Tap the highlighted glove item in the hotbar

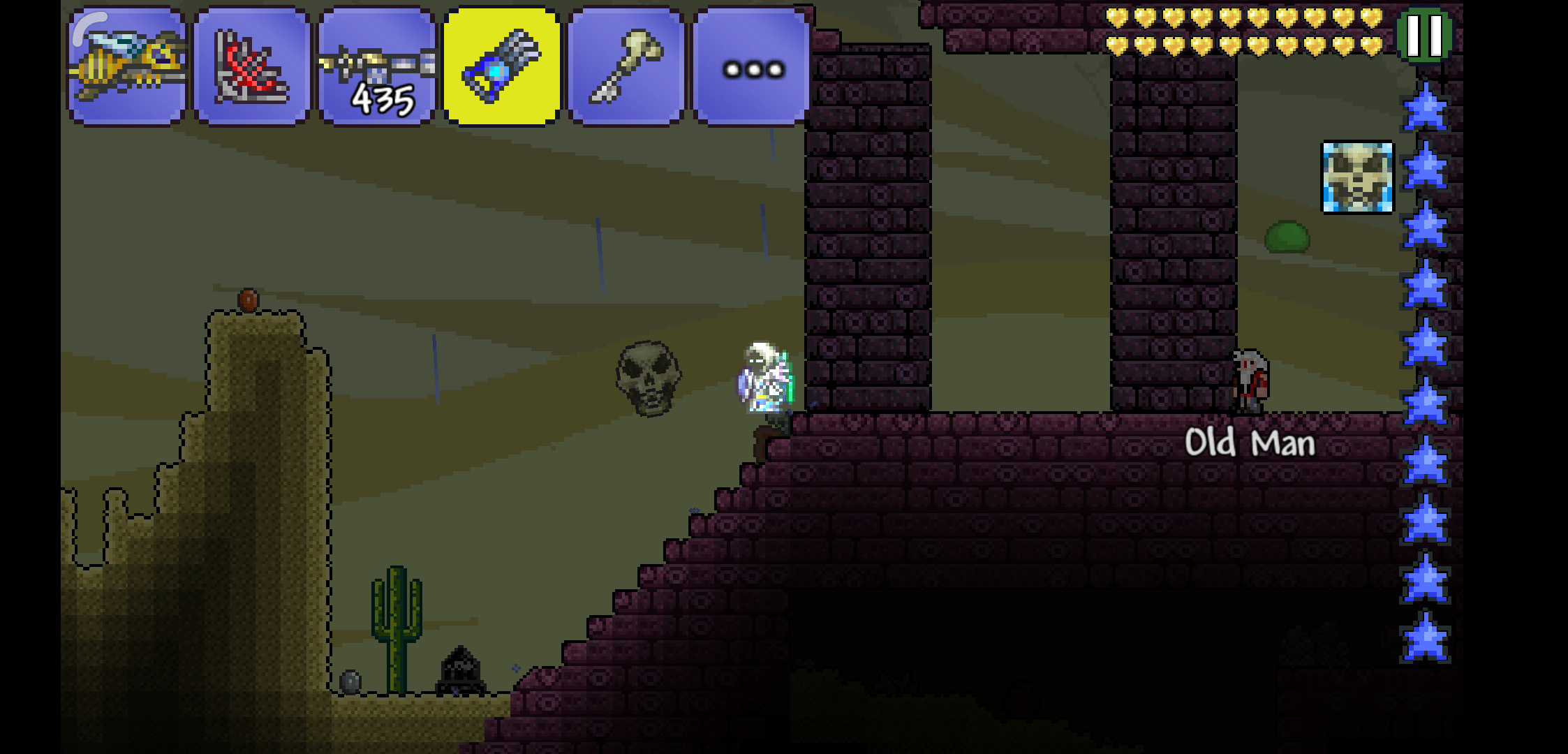(x=501, y=67)
